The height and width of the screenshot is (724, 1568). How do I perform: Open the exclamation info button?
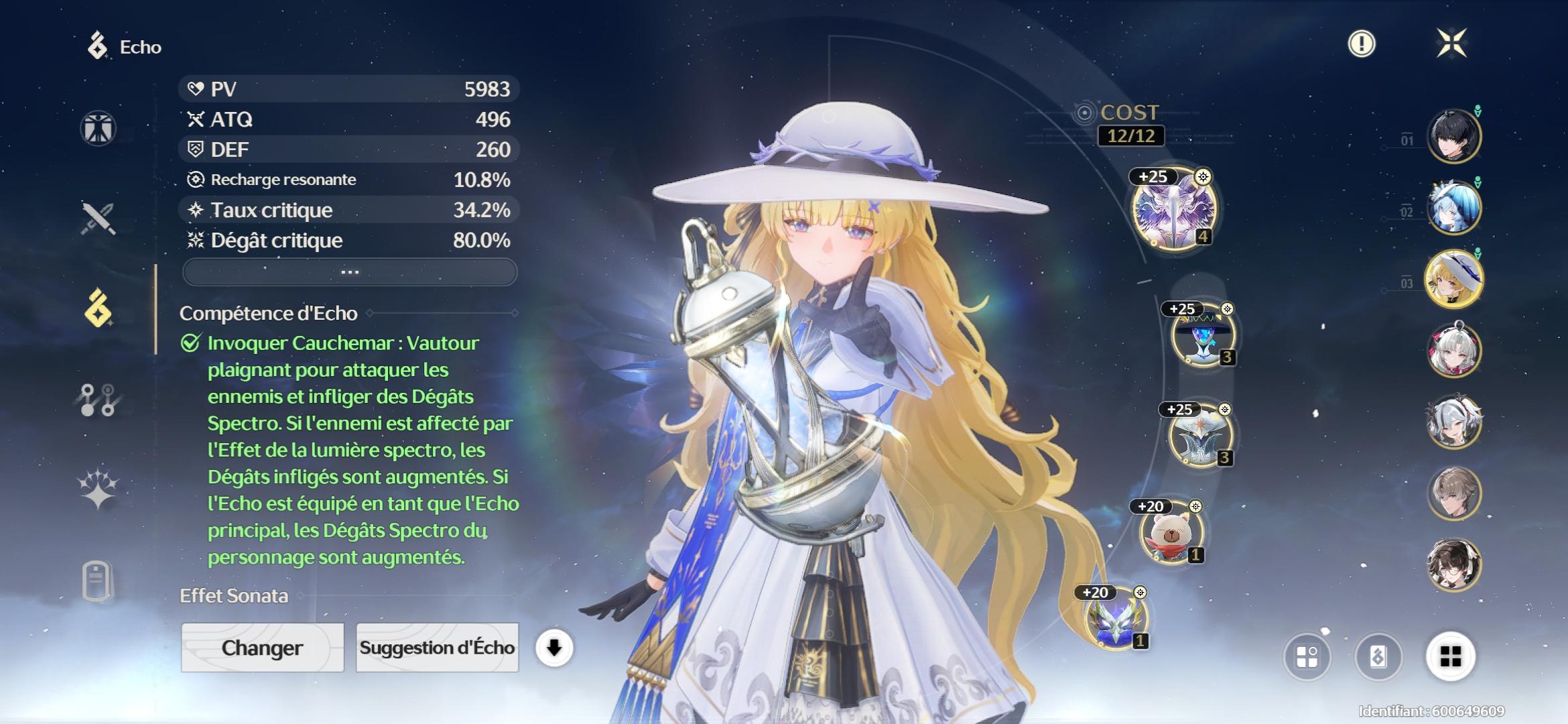(x=1361, y=44)
